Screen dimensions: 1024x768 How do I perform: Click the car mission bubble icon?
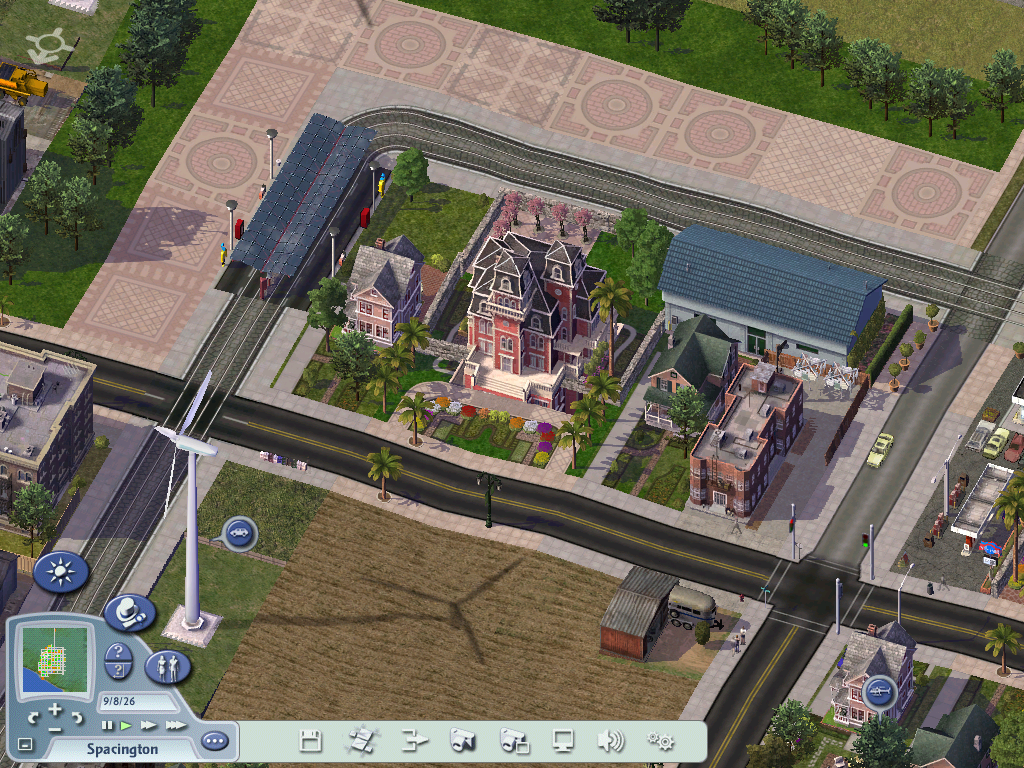240,533
